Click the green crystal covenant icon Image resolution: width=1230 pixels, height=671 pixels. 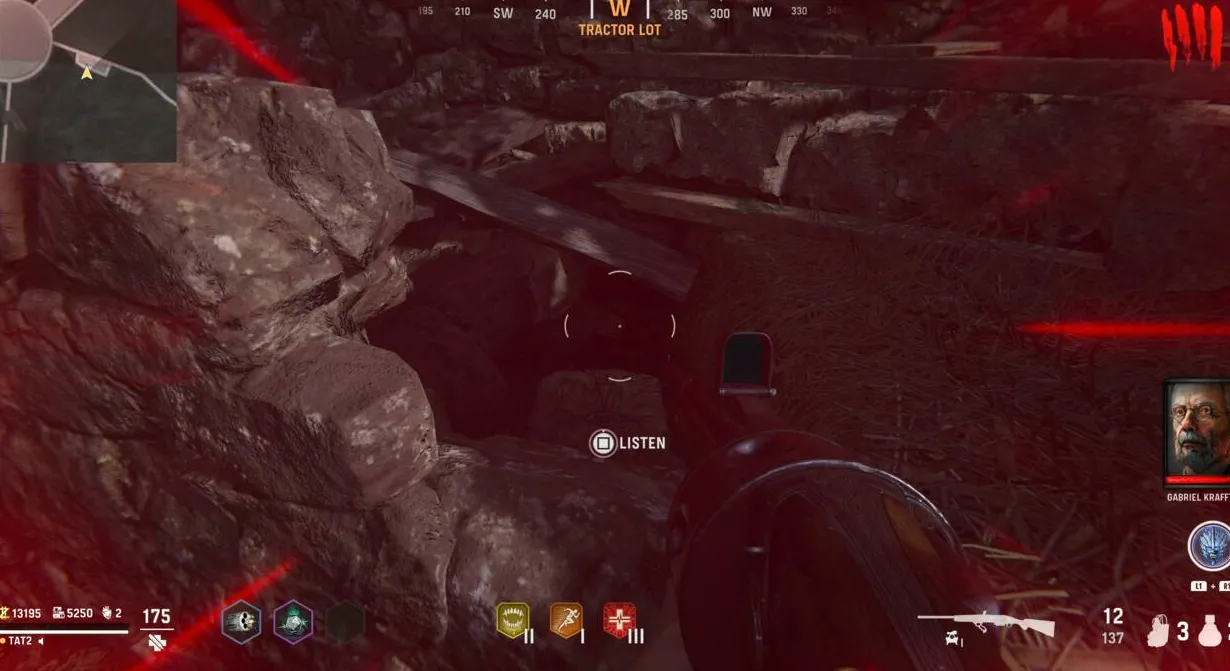(293, 622)
